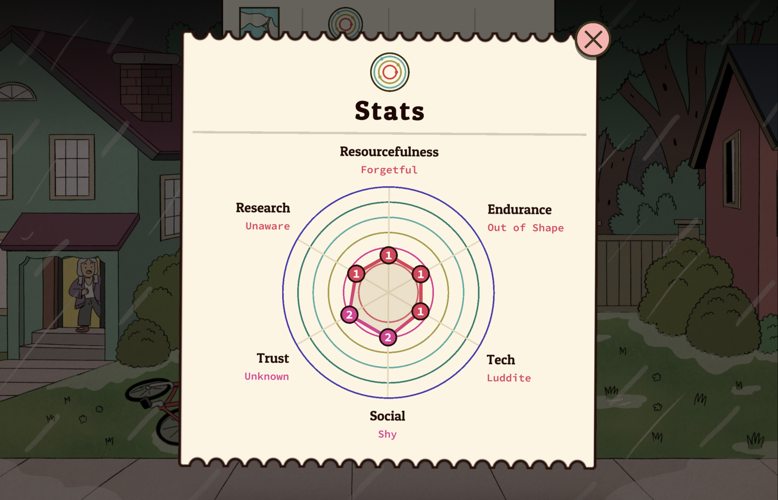Select the Resourcefulness stat node on the chart

[389, 255]
